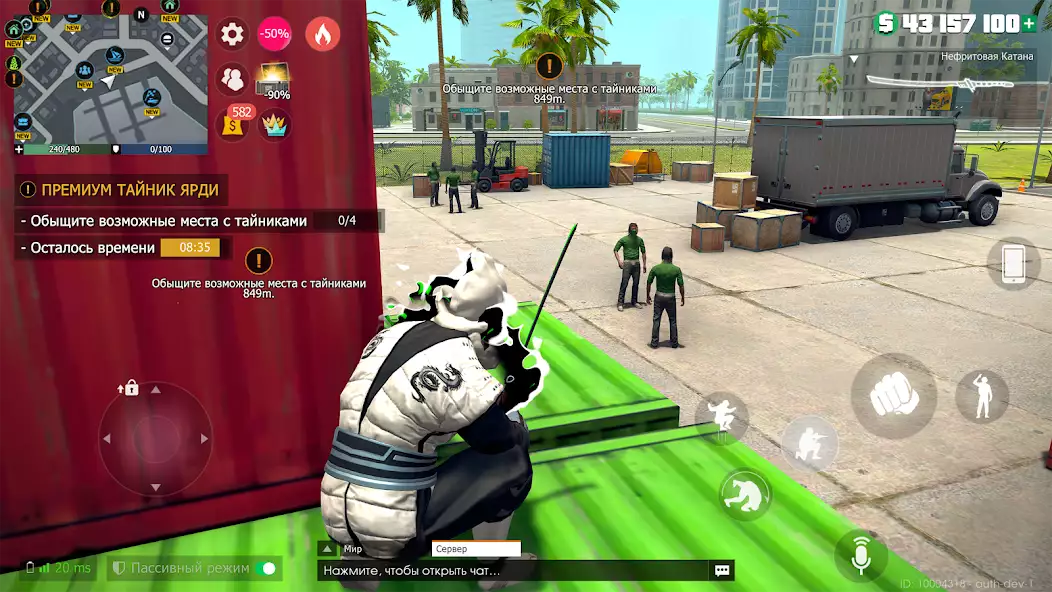Open the gear settings icon
Image resolution: width=1052 pixels, height=592 pixels.
pos(232,34)
